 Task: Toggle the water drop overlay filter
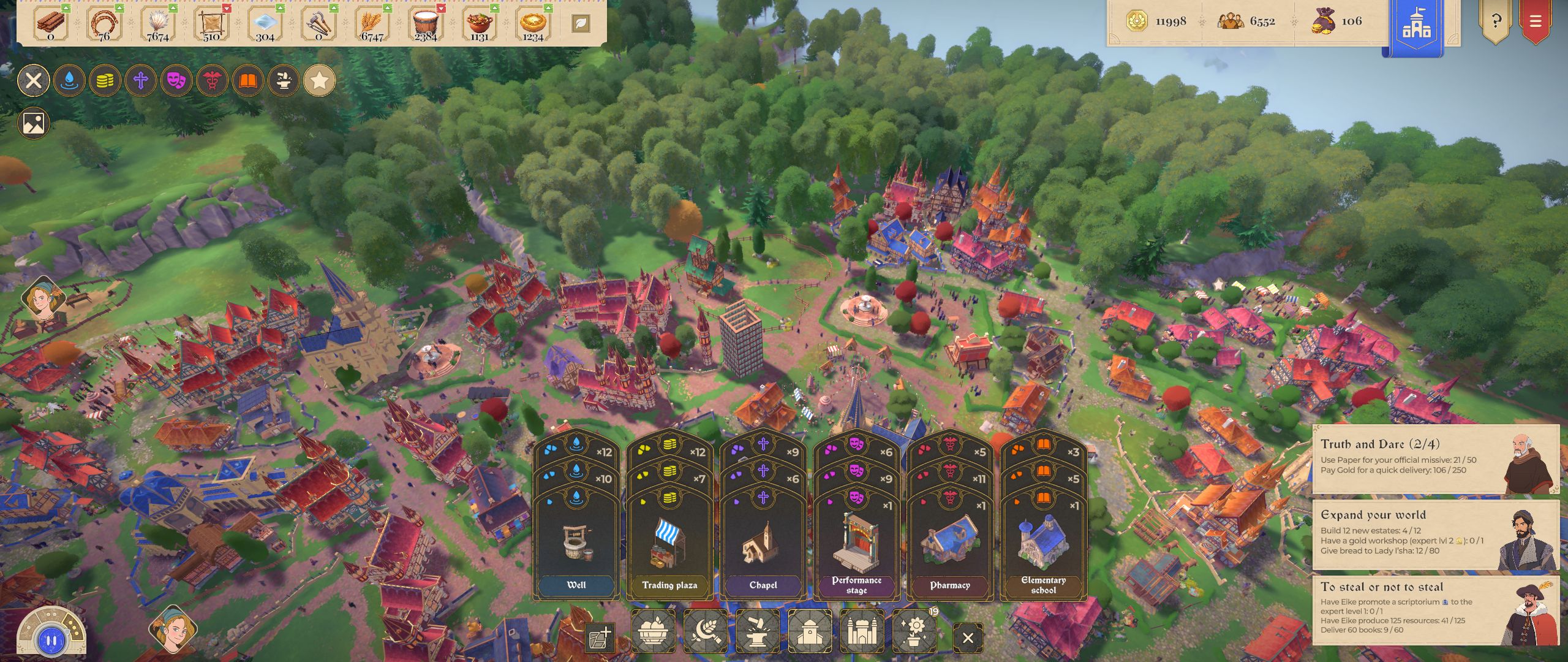69,80
